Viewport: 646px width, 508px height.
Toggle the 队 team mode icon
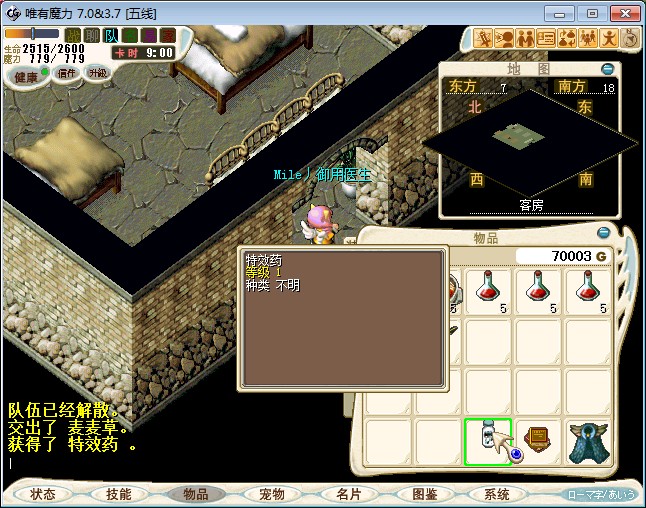tap(112, 35)
